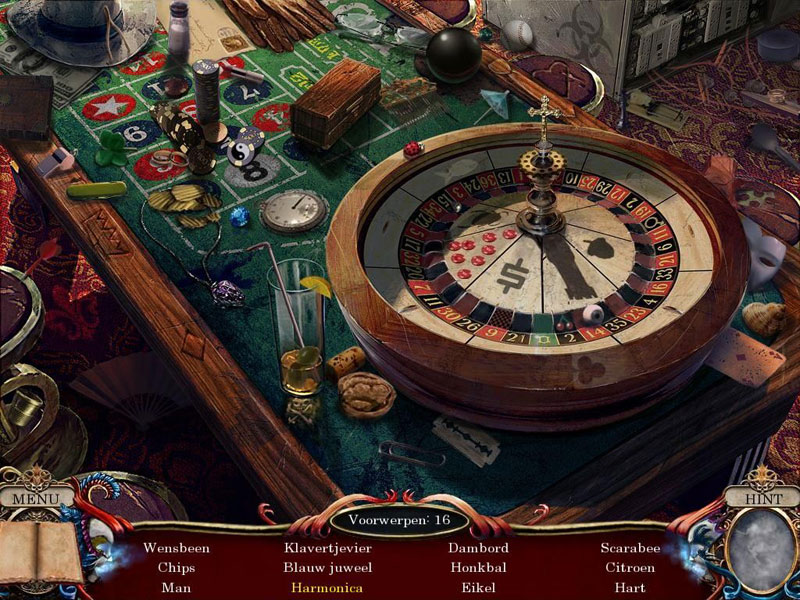This screenshot has height=600, width=800.
Task: Pick Klavertjevier in the object list
Action: (327, 548)
